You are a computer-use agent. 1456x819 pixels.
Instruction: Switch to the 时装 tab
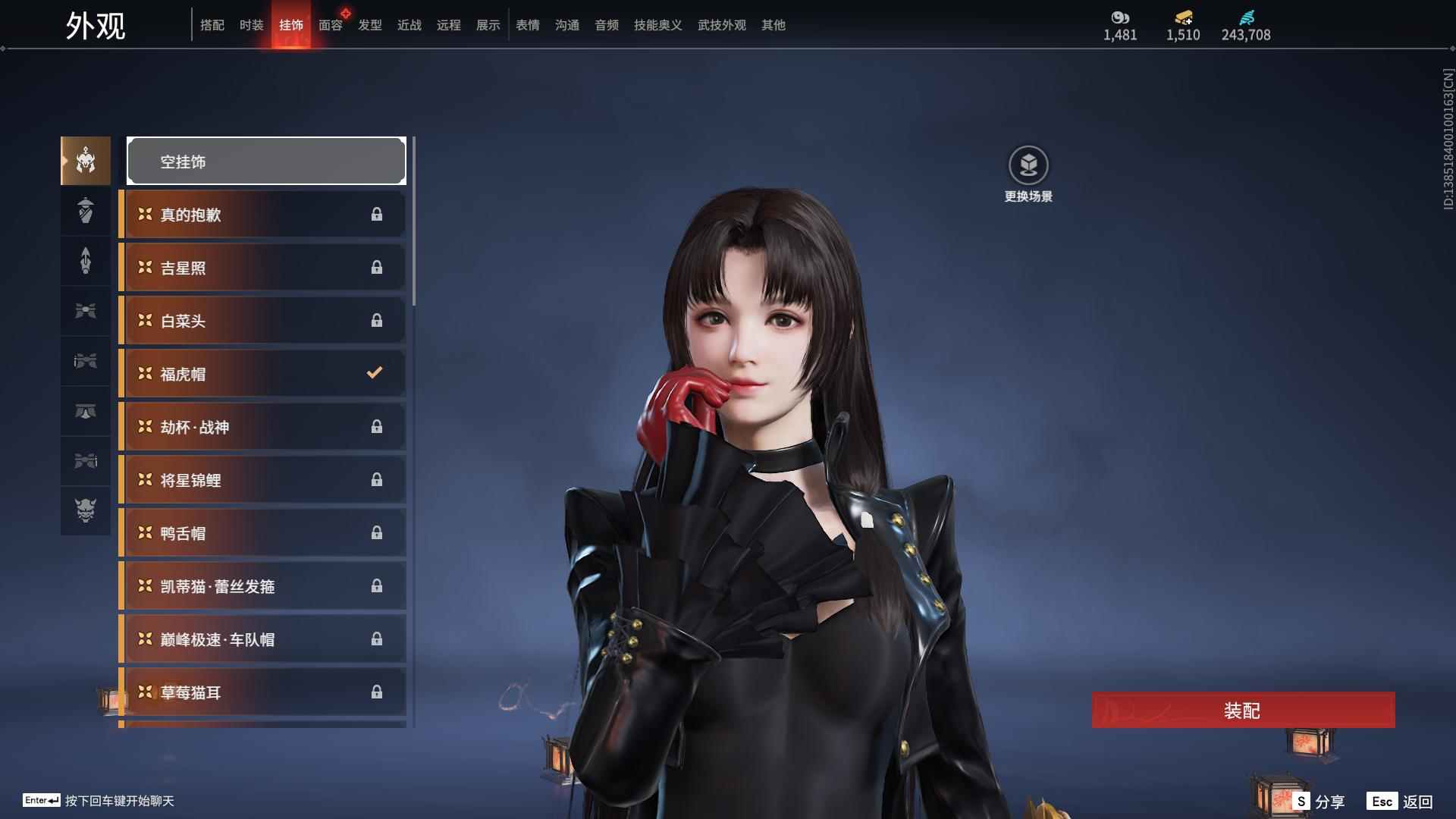click(x=251, y=25)
